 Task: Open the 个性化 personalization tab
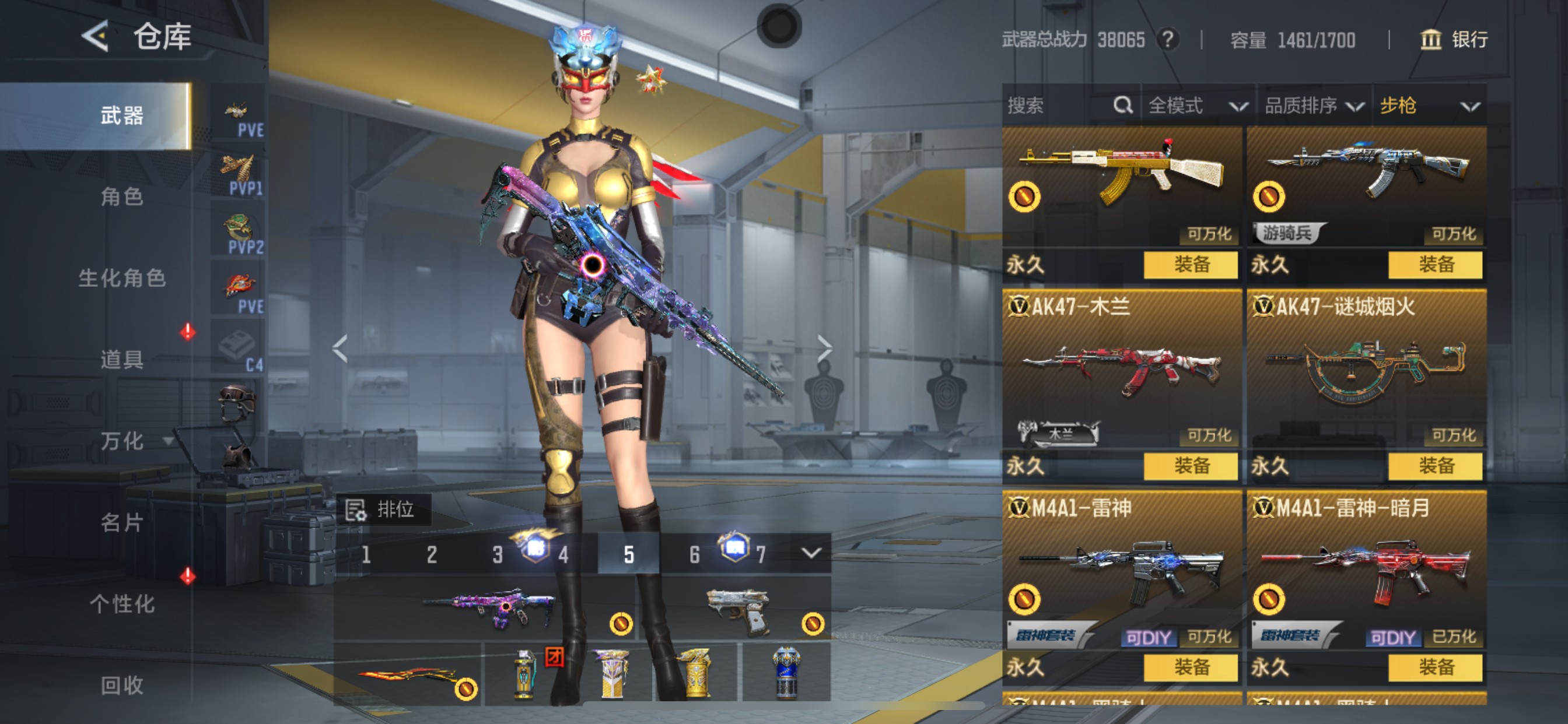(x=122, y=603)
